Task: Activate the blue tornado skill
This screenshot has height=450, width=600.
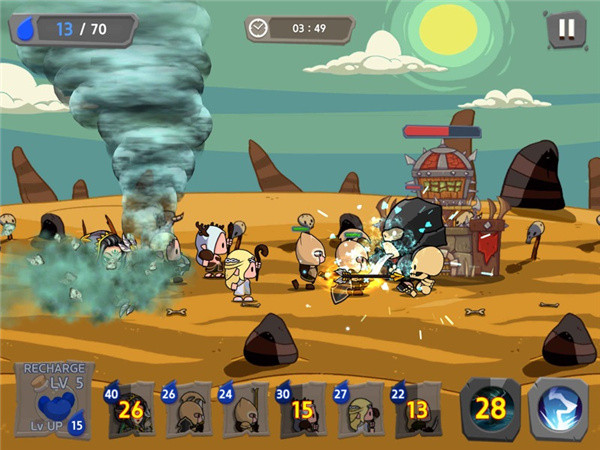Action: 557,408
